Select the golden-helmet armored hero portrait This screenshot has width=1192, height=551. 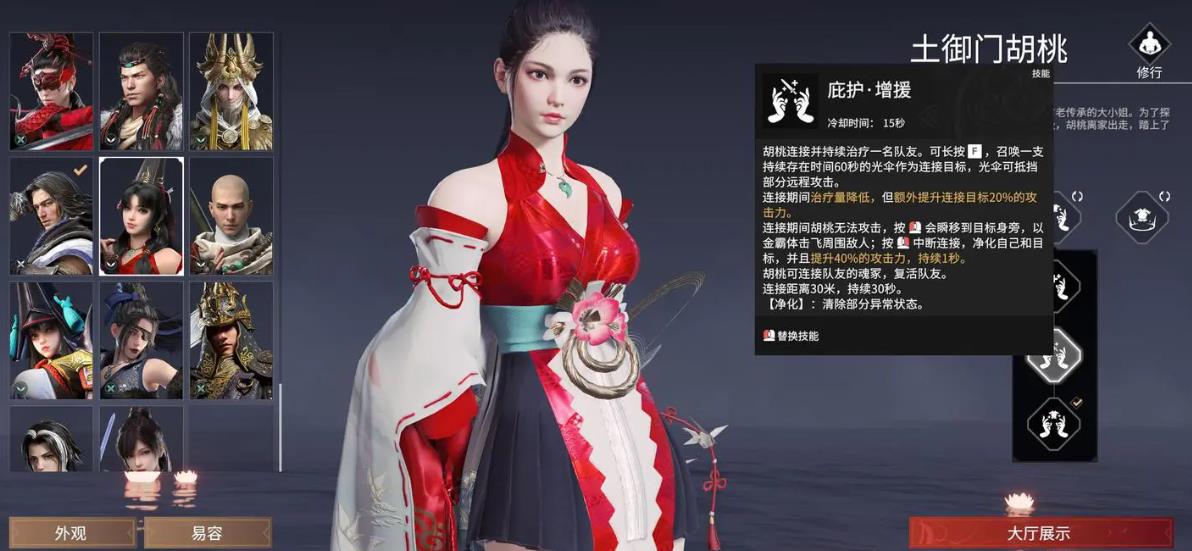(x=231, y=340)
